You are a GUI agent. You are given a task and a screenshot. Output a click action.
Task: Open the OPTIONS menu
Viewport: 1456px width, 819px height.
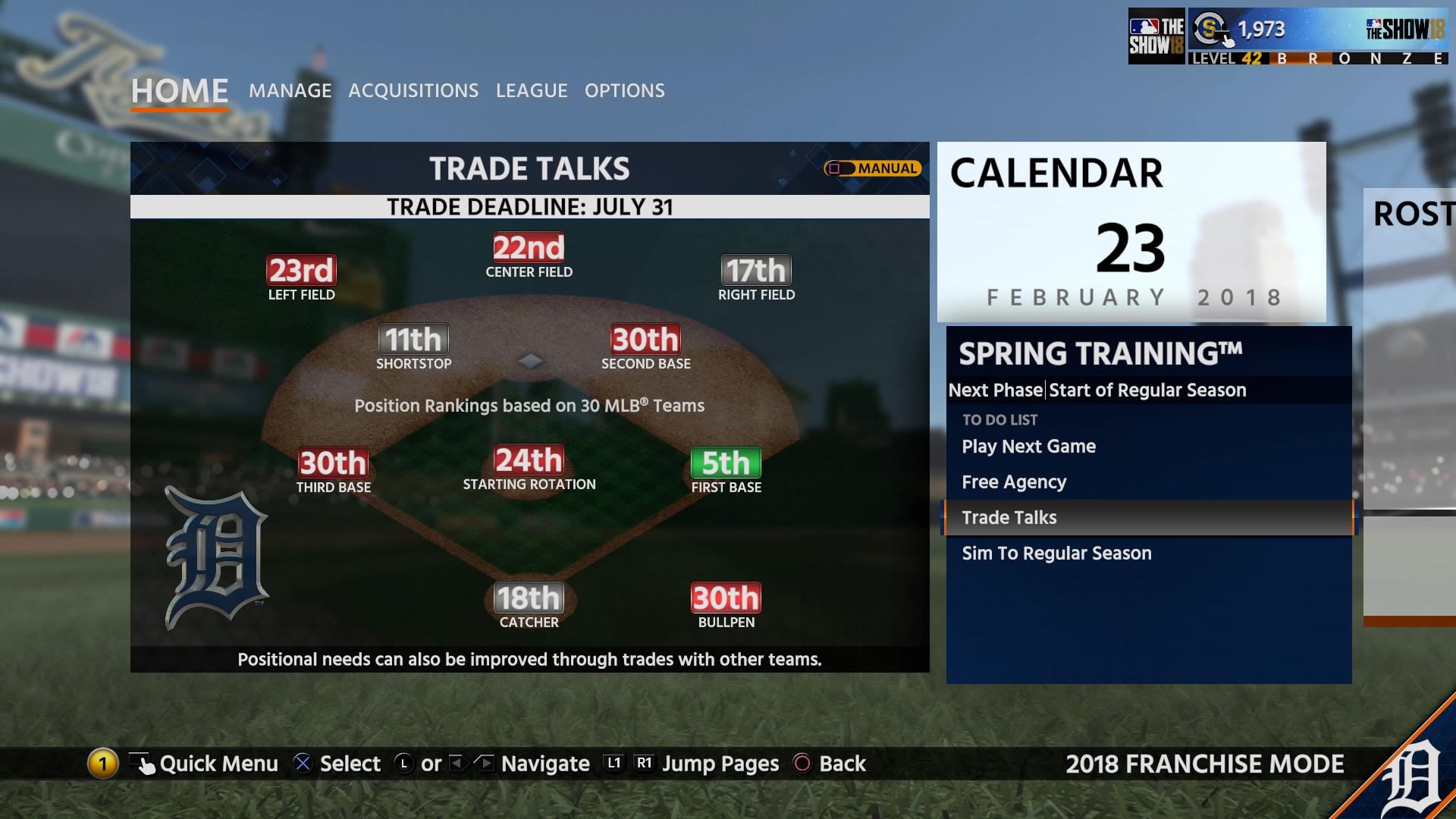click(x=624, y=90)
